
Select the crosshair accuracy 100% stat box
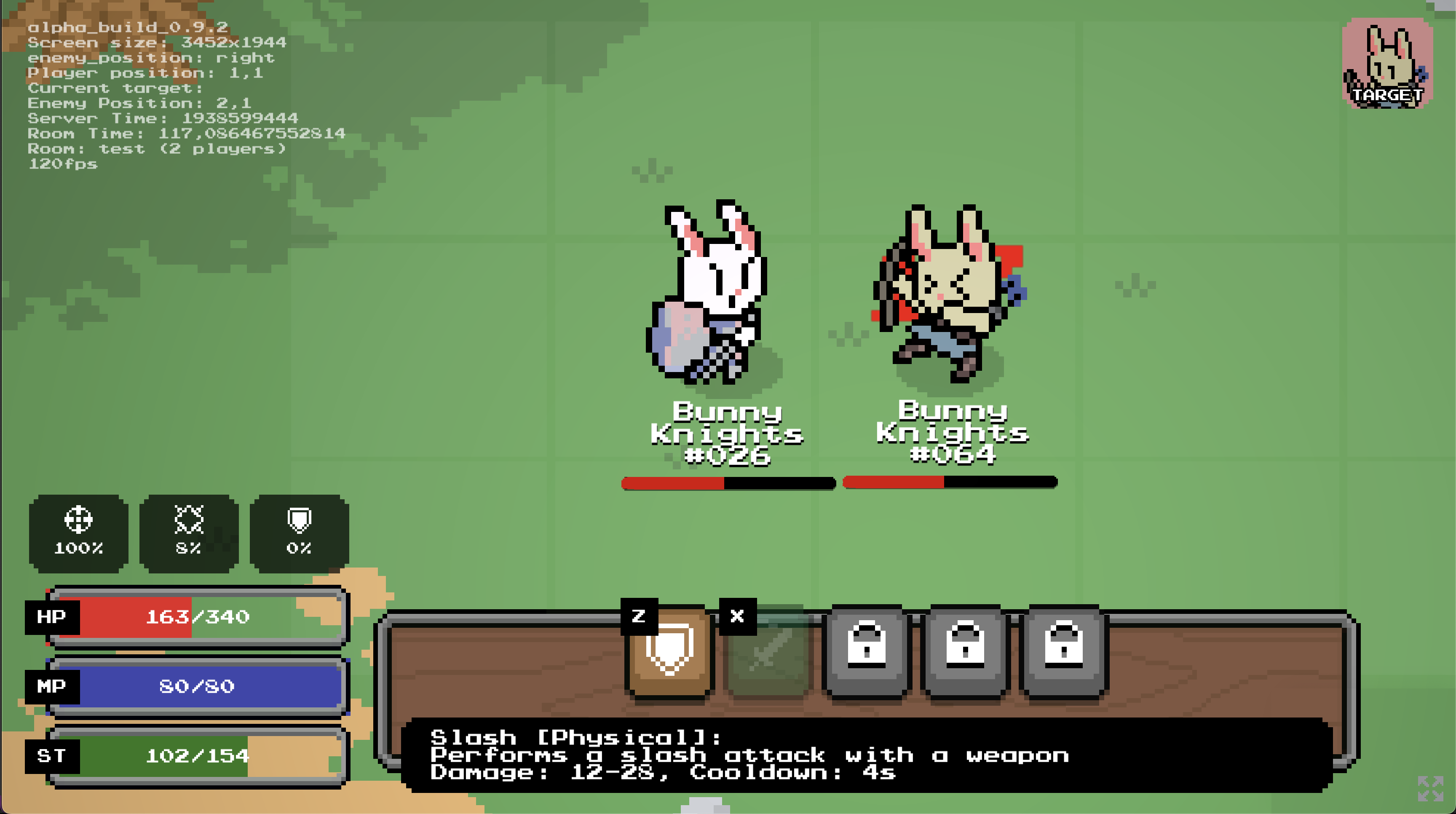tap(78, 533)
